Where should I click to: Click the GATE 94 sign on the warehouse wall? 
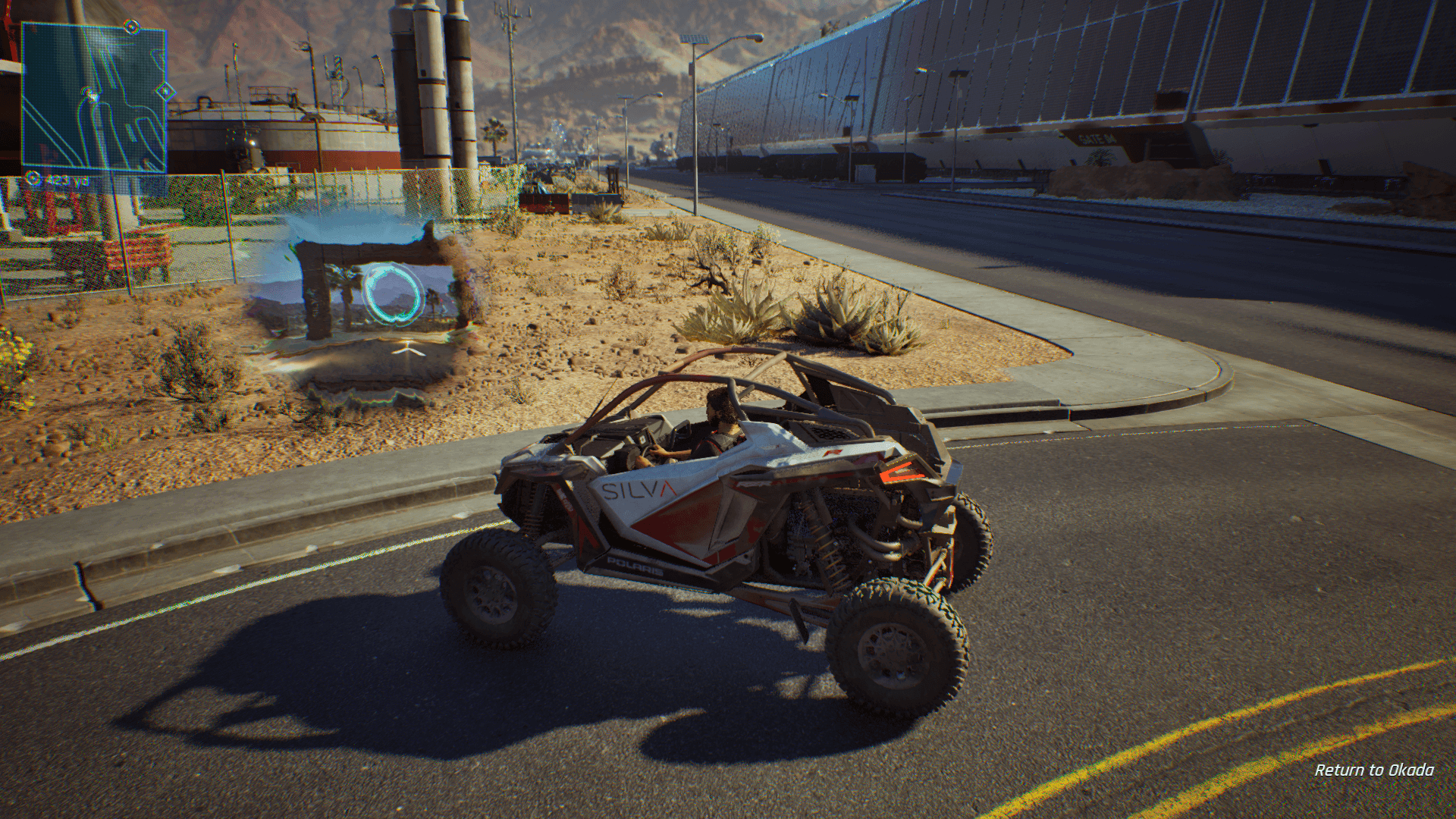1096,139
